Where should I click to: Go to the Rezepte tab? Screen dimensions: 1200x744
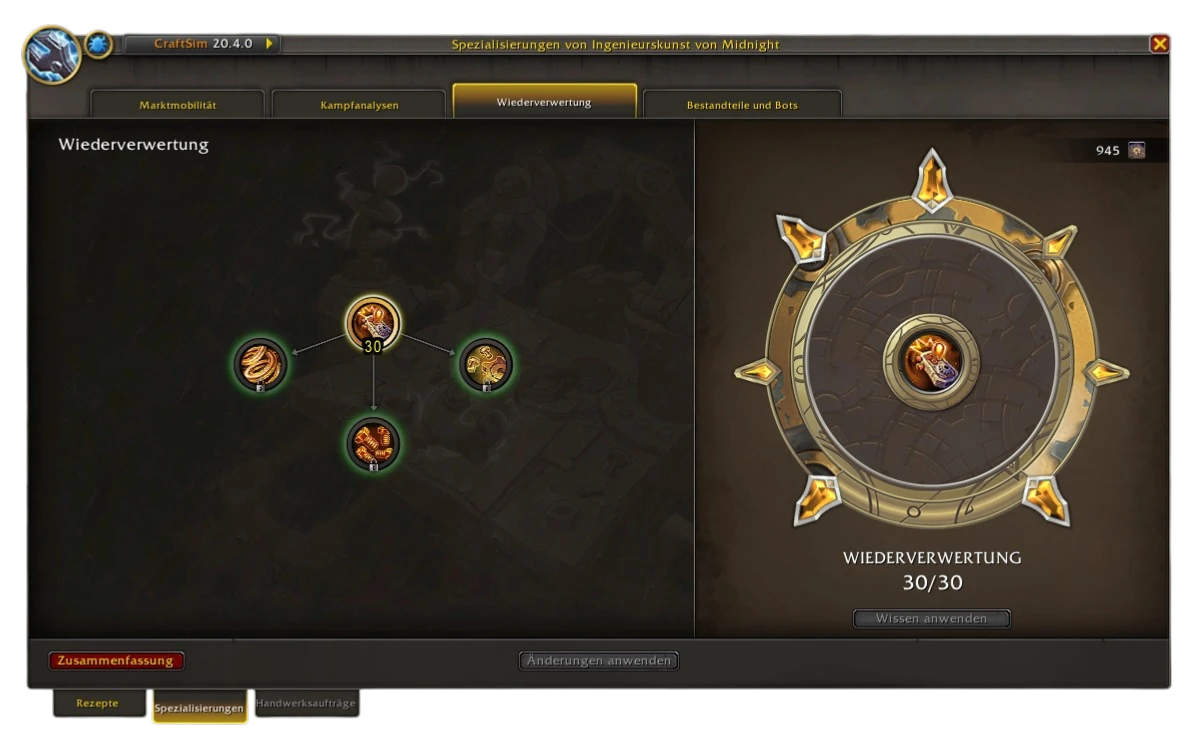coord(98,704)
